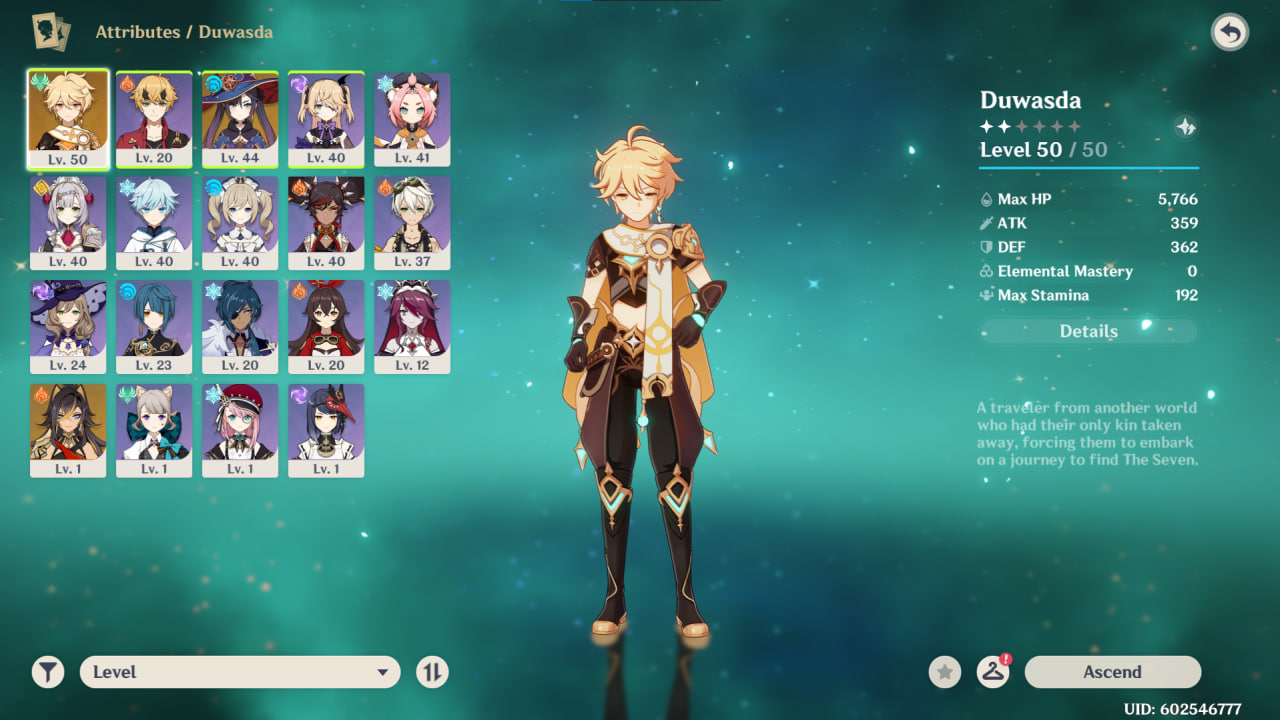Click the Ascend button
Screen dimensions: 1280x720
[1112, 672]
